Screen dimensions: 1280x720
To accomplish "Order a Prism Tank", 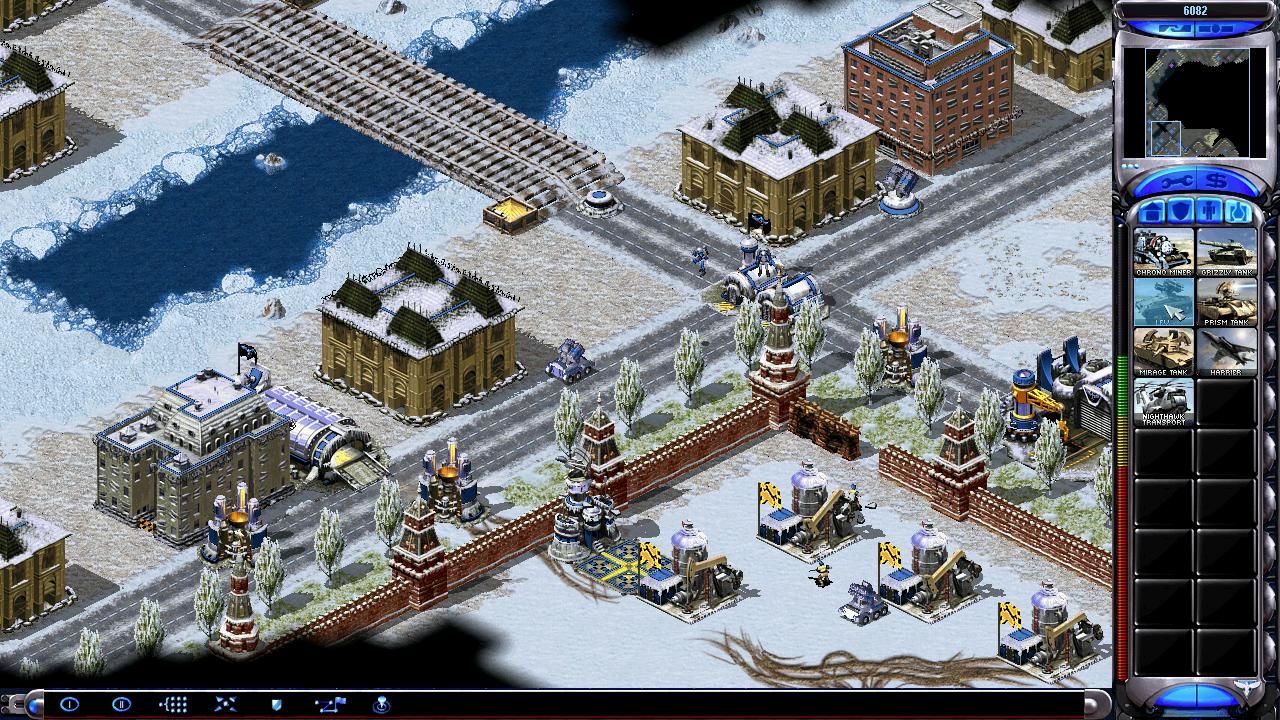I will coord(1226,301).
